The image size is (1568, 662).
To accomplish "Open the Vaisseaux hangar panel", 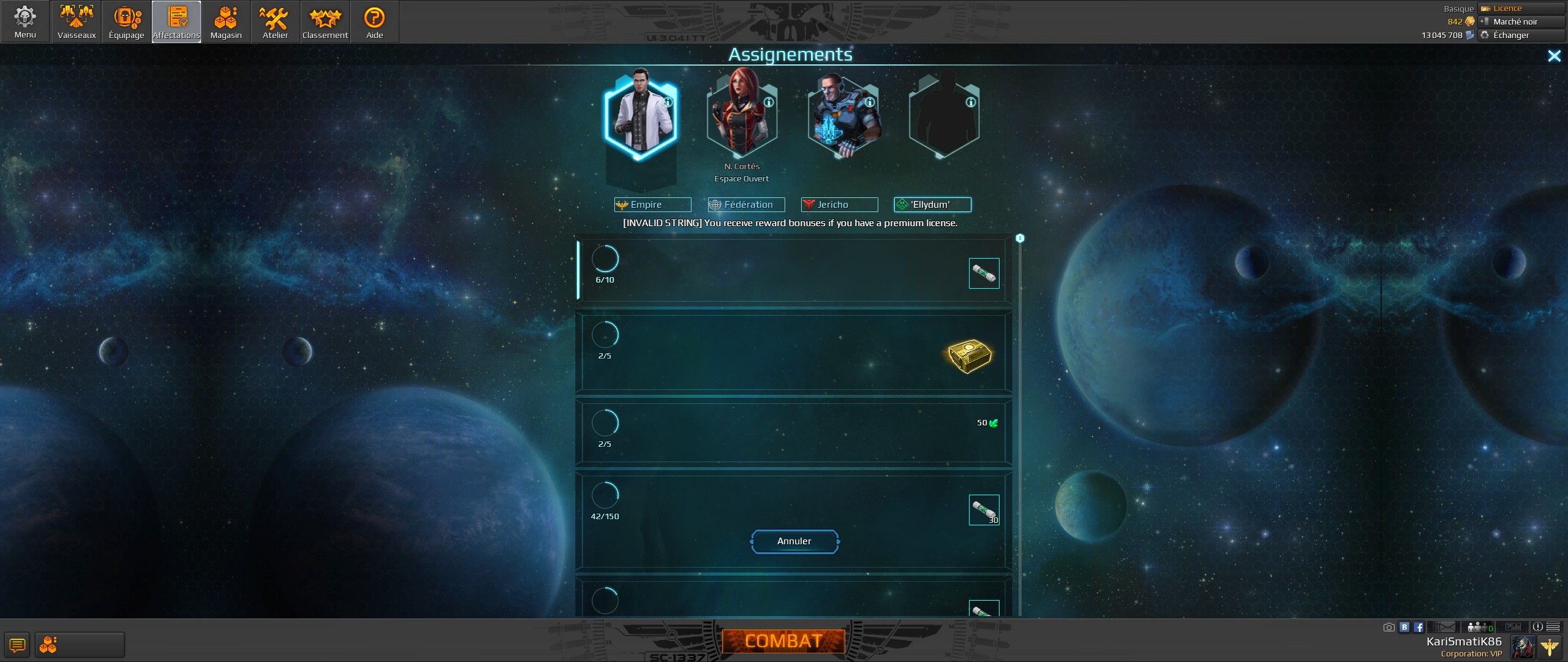I will point(76,21).
